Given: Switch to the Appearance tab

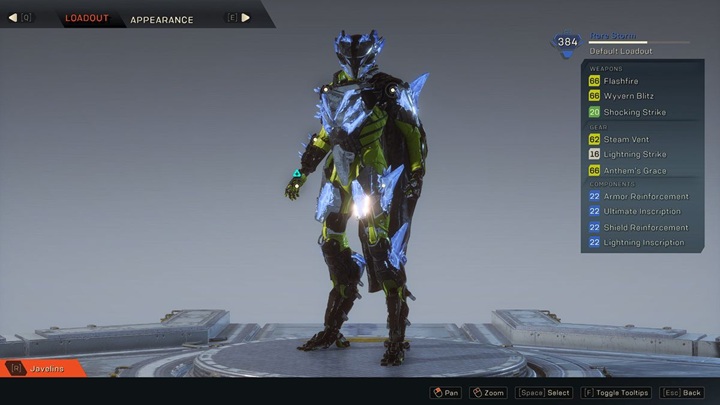Looking at the screenshot, I should pos(161,19).
